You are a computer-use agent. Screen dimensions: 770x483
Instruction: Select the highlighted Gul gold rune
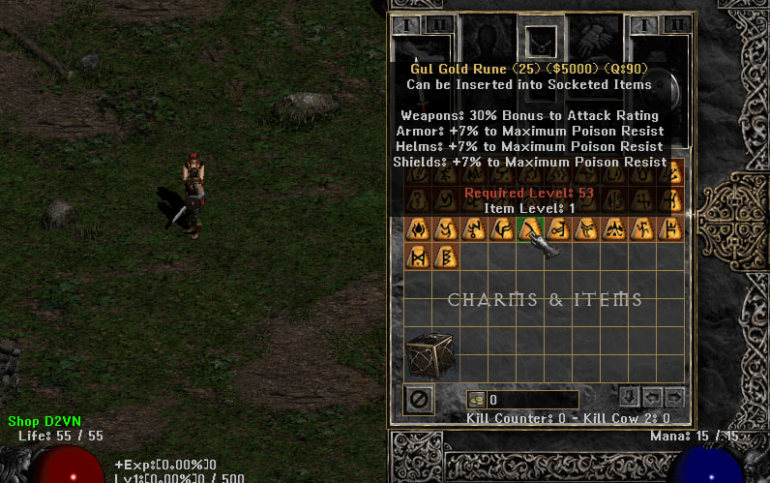532,230
